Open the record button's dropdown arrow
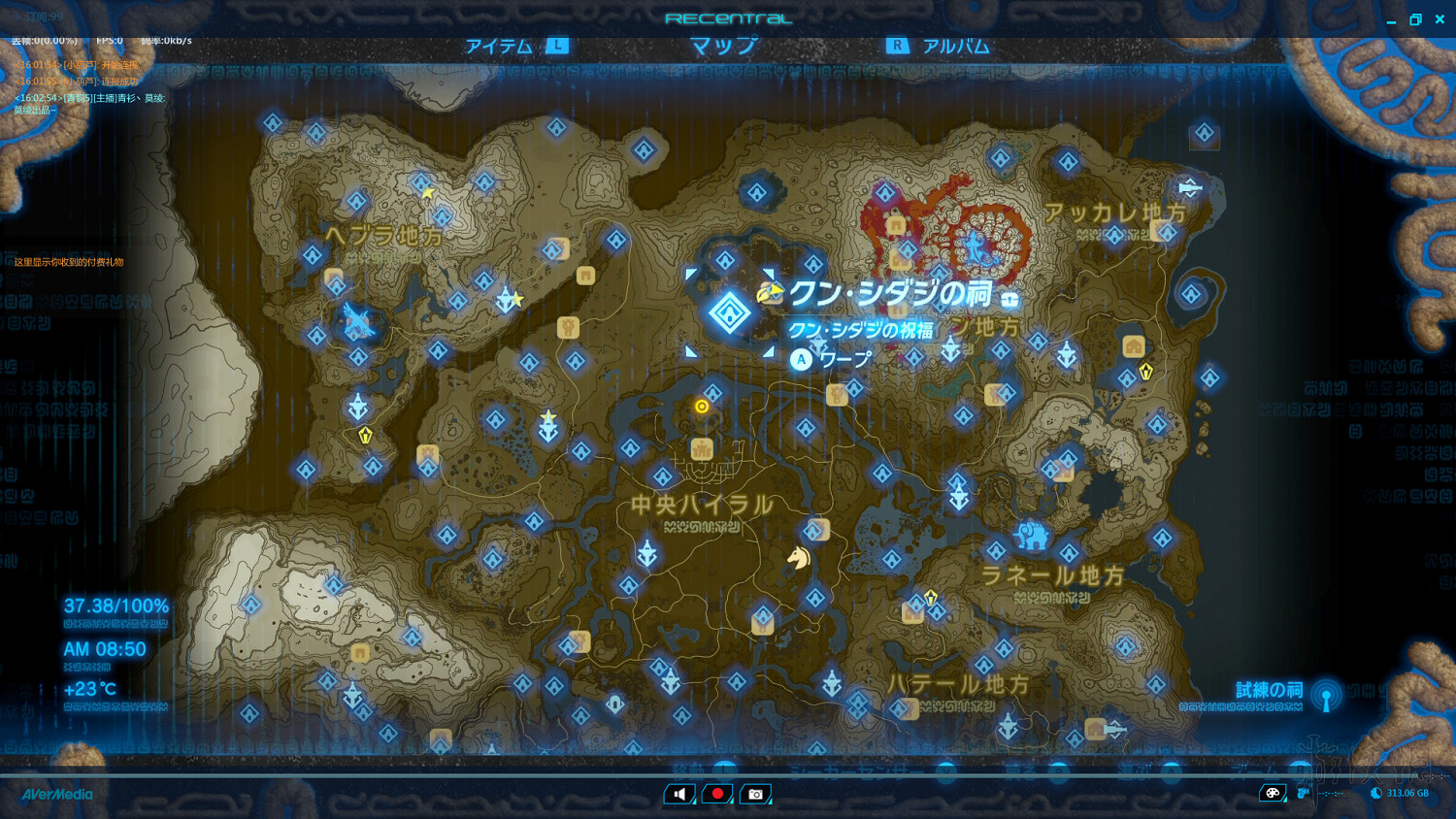 pyautogui.click(x=731, y=803)
